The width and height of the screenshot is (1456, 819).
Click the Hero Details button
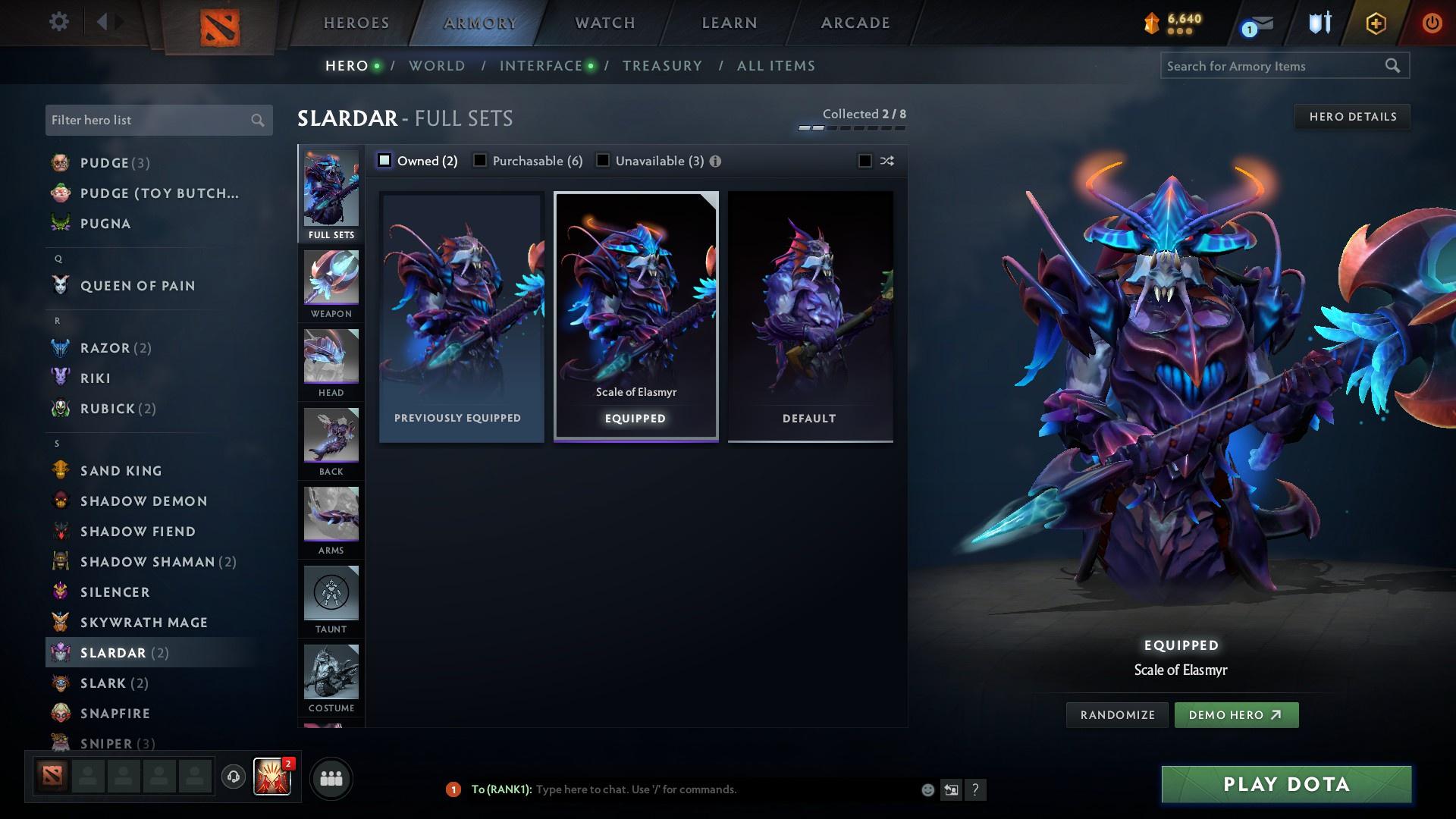[1352, 116]
